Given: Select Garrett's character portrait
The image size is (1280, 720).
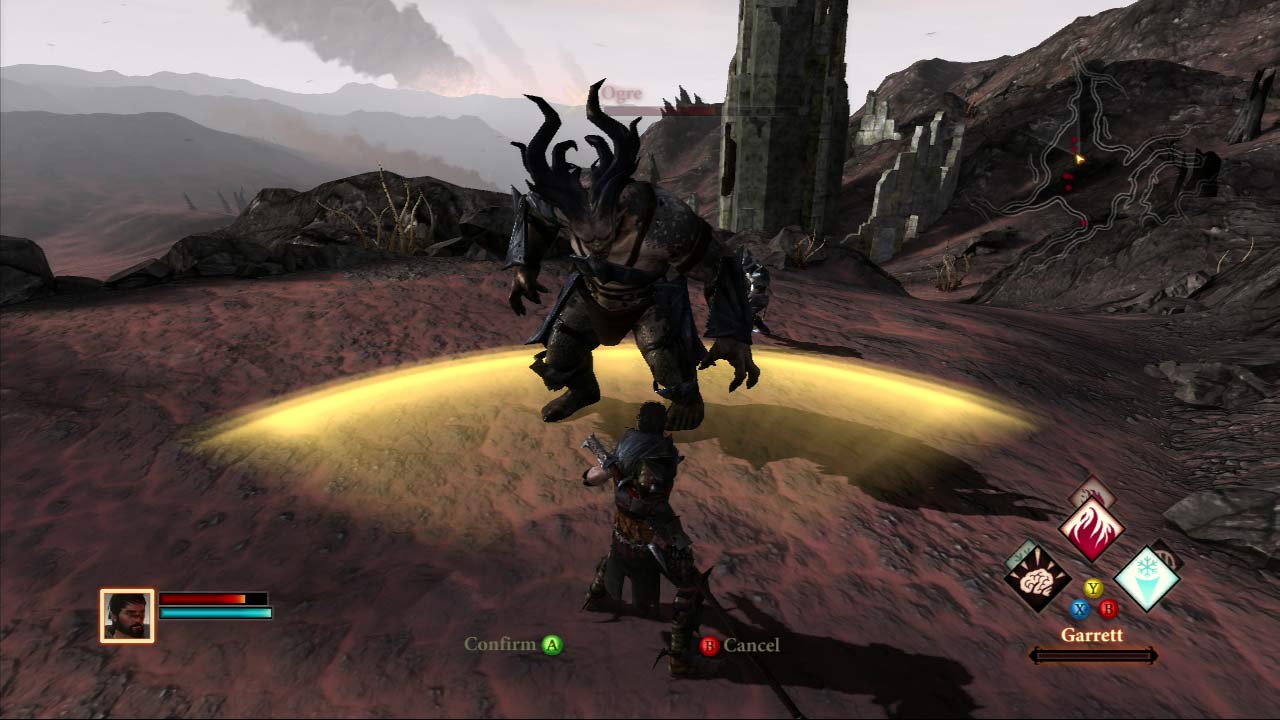Looking at the screenshot, I should tap(127, 615).
